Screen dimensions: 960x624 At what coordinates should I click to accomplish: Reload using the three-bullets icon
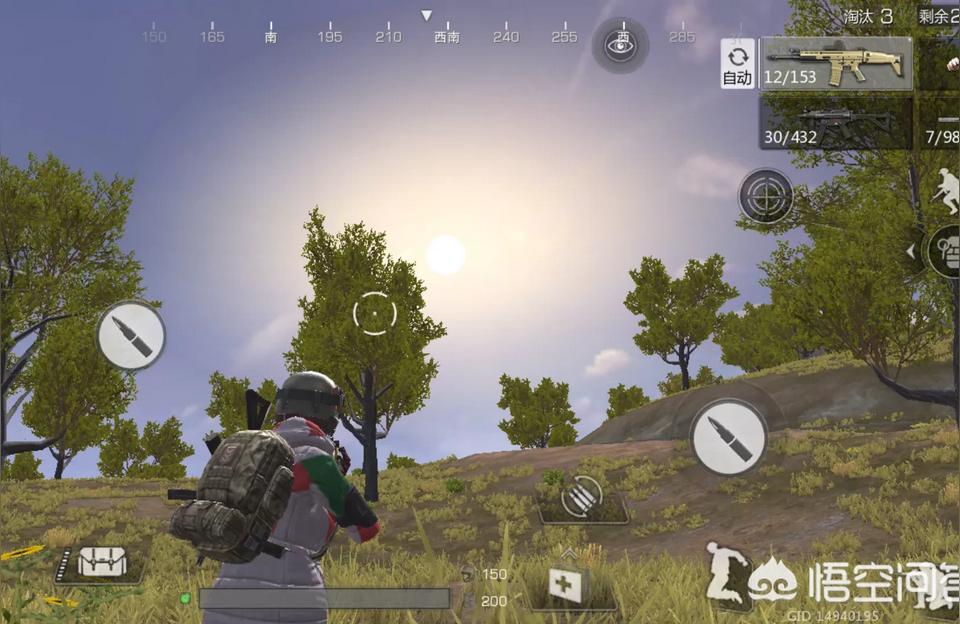583,497
